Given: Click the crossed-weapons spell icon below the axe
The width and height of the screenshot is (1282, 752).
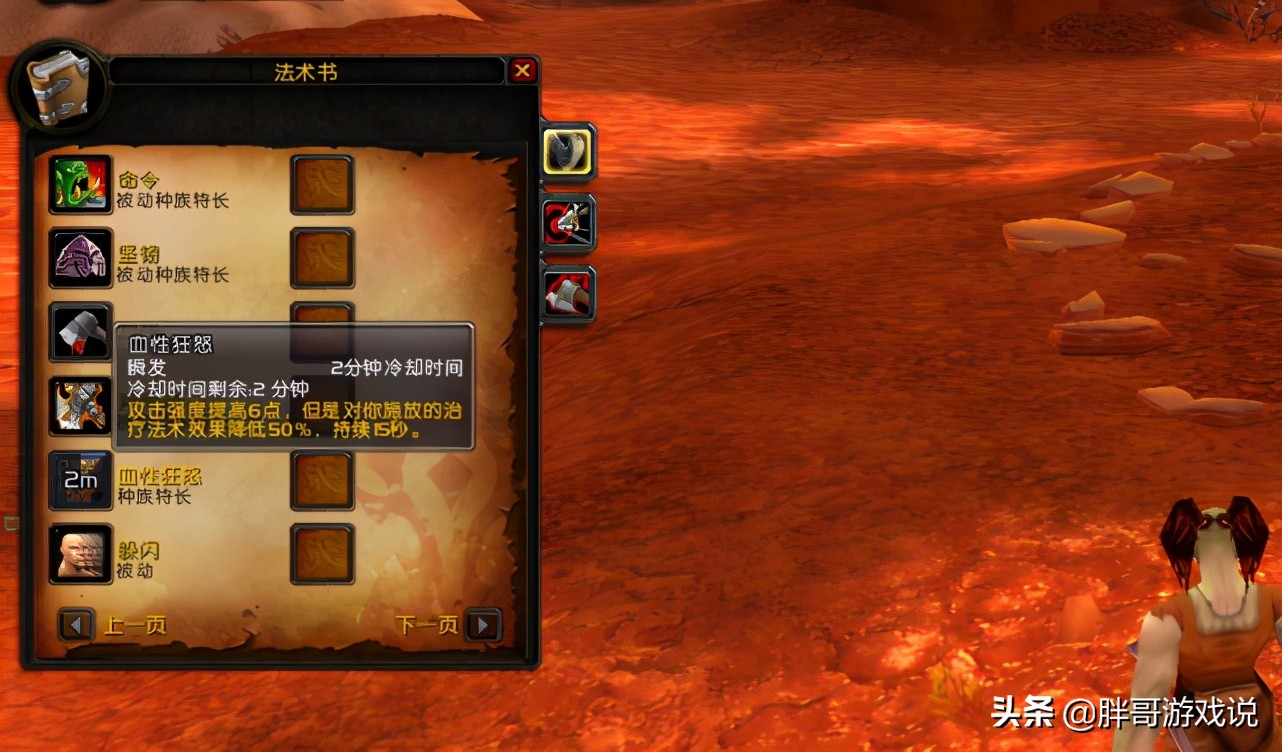Looking at the screenshot, I should [x=80, y=404].
